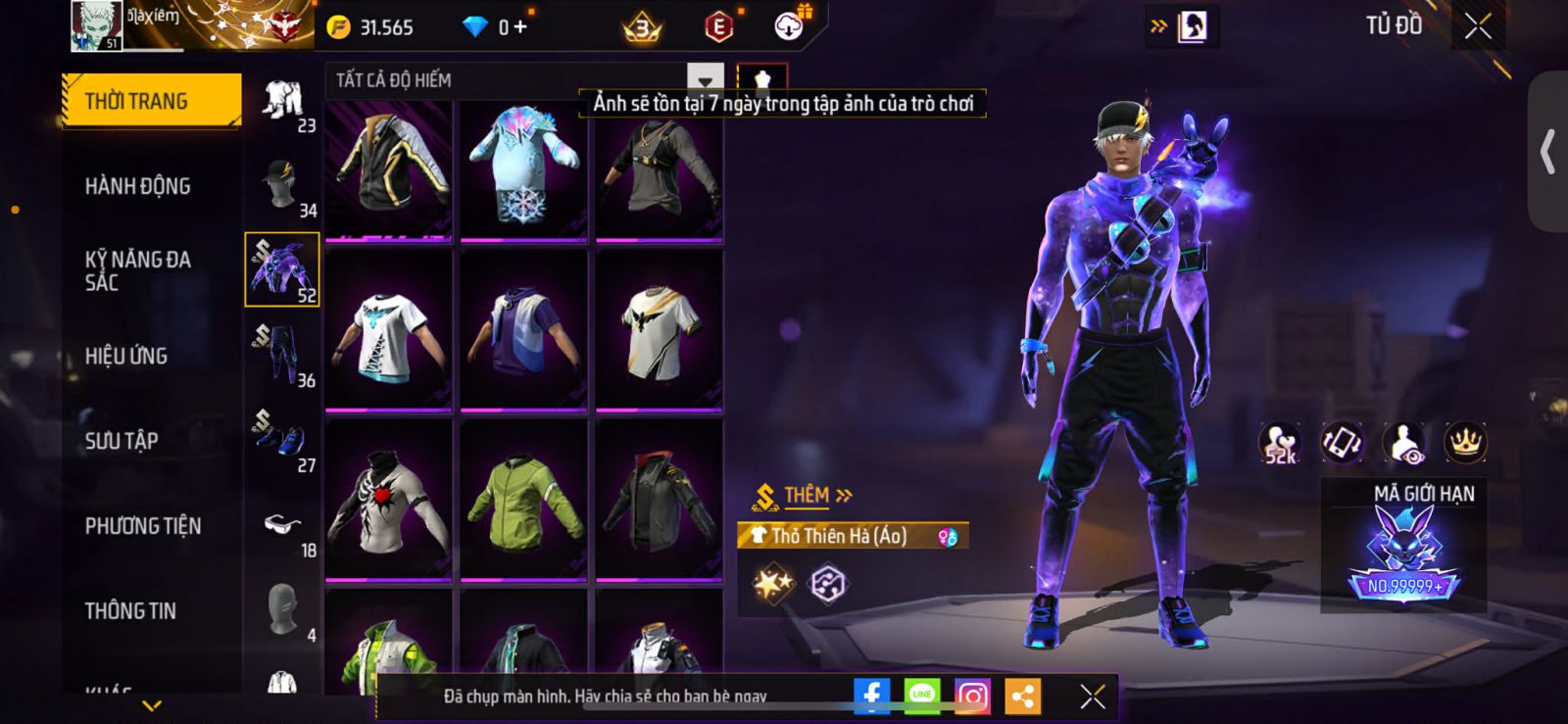Dismiss the screenshot share bar
1568x724 pixels.
point(1092,697)
